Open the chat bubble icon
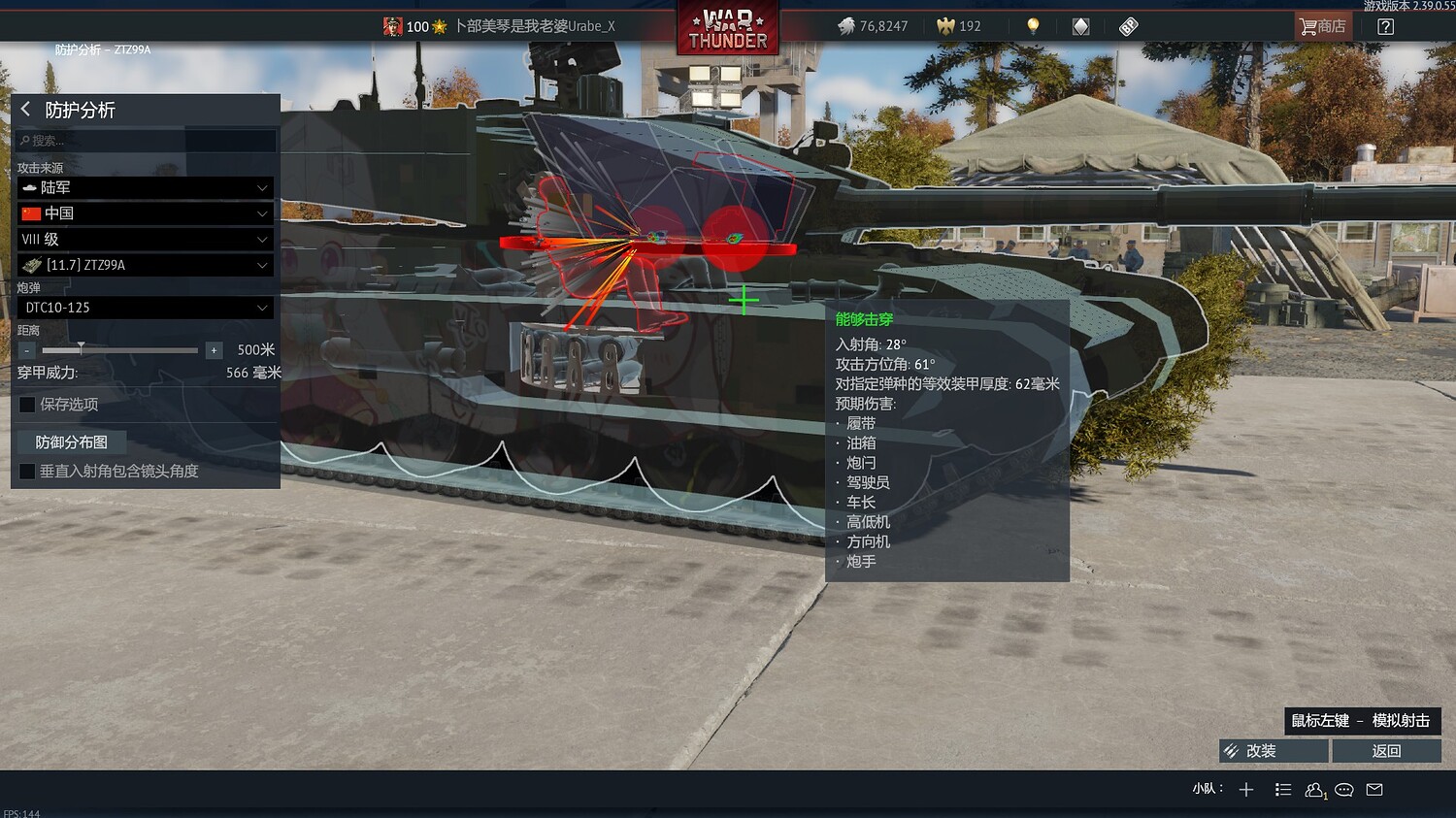 (x=1344, y=790)
